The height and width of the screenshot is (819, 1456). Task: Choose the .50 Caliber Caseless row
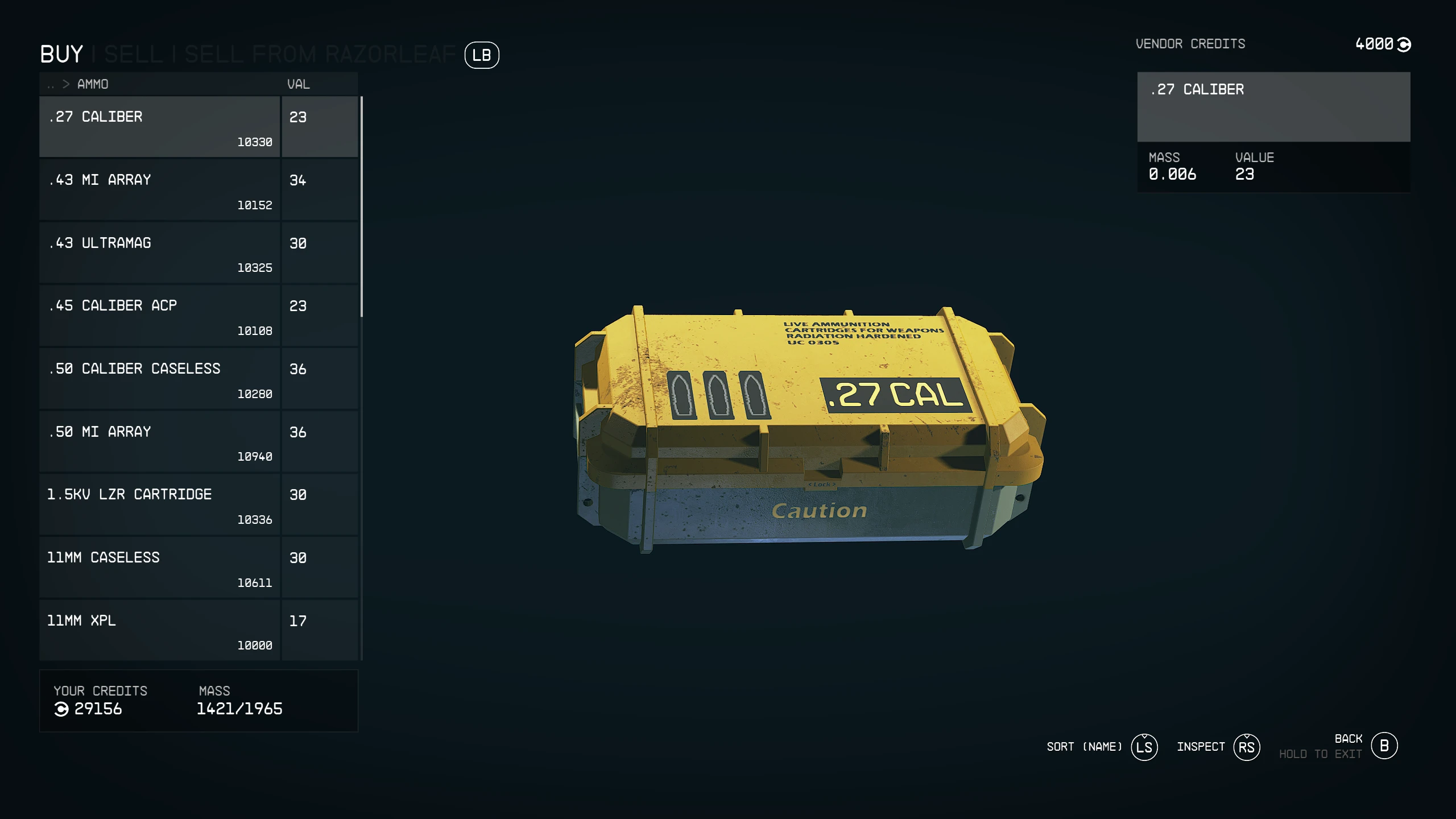click(159, 378)
